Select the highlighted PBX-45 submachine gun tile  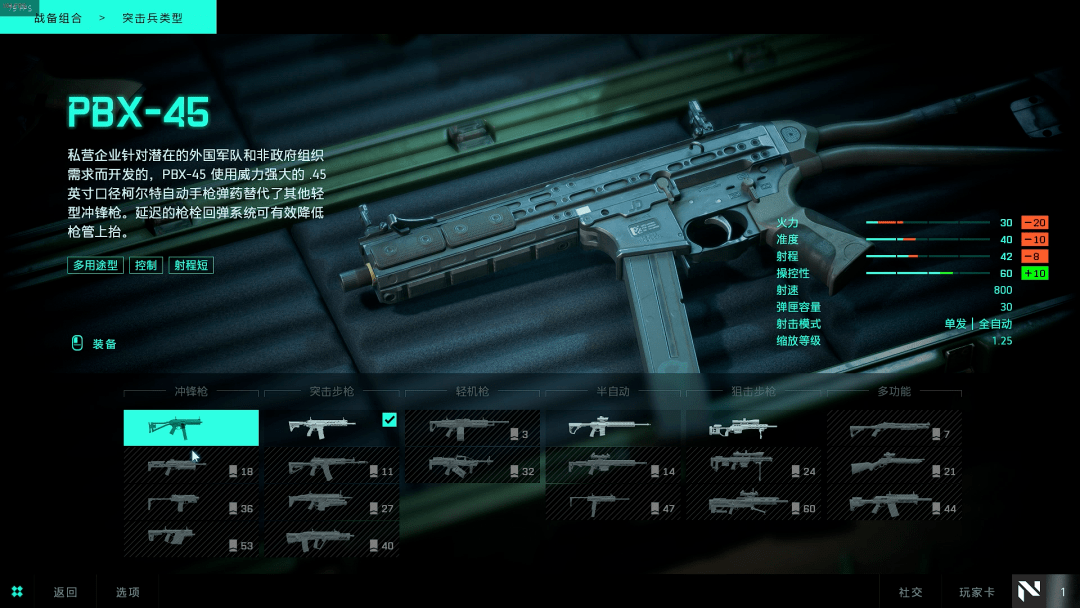coord(191,427)
